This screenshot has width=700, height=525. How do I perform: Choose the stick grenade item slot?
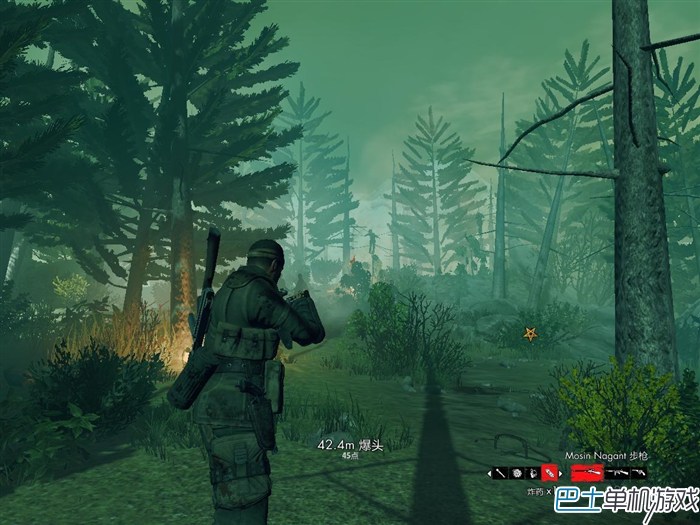[x=499, y=473]
